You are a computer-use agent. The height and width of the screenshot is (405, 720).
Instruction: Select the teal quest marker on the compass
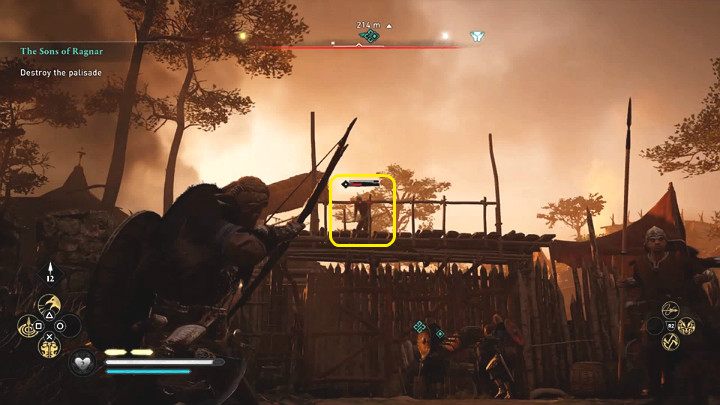point(369,37)
